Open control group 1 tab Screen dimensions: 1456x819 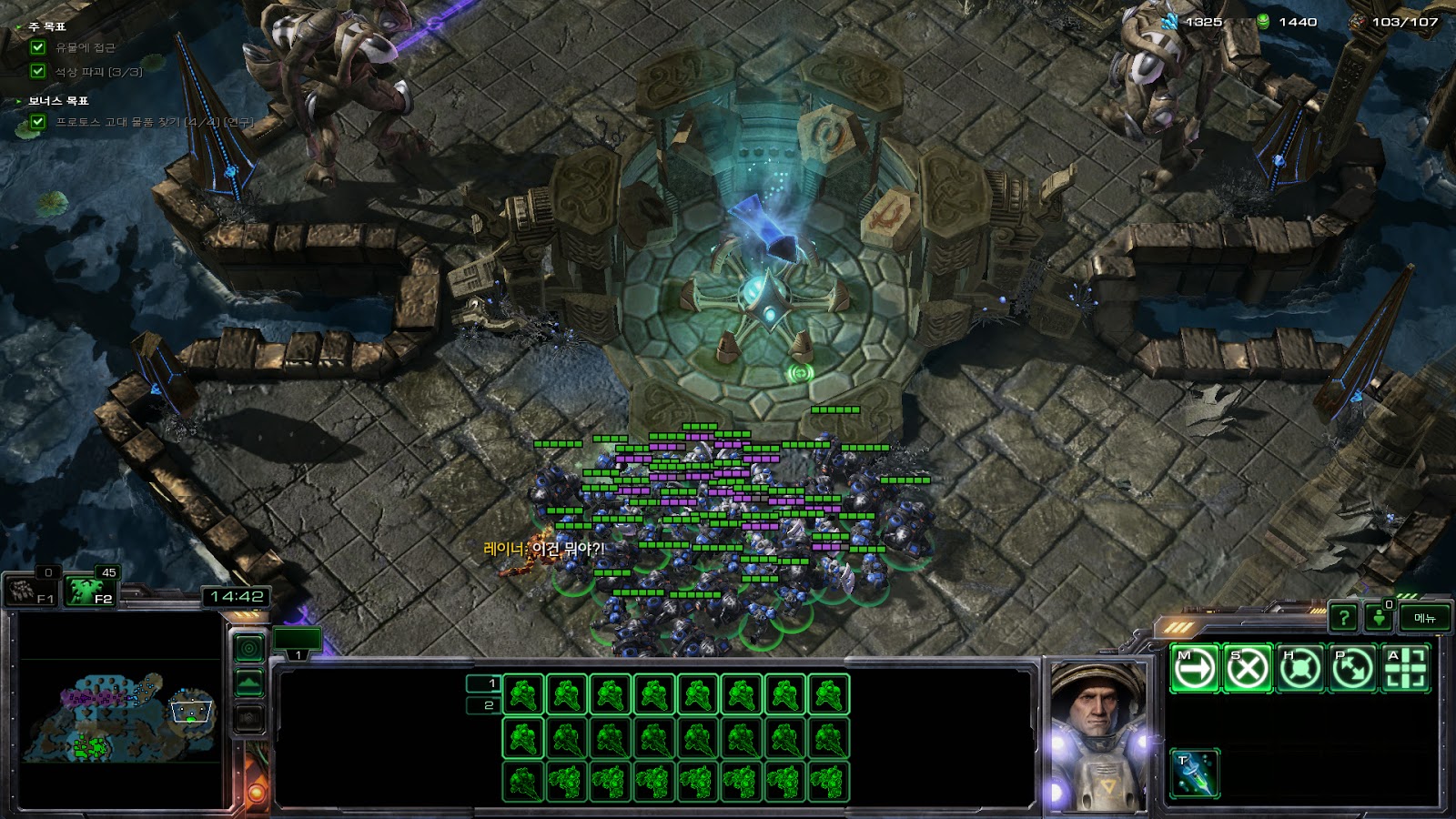click(298, 642)
